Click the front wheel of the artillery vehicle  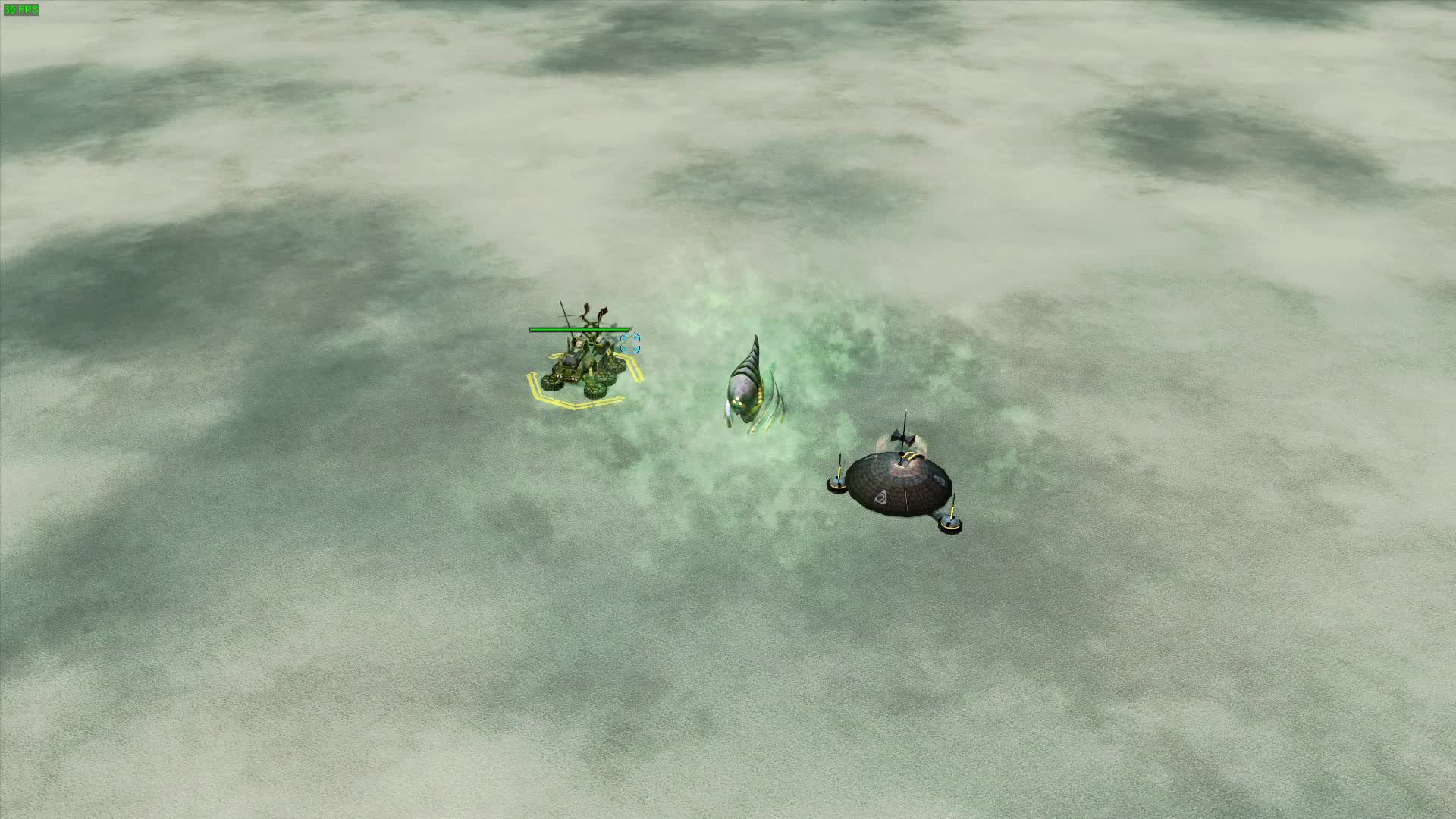point(552,384)
